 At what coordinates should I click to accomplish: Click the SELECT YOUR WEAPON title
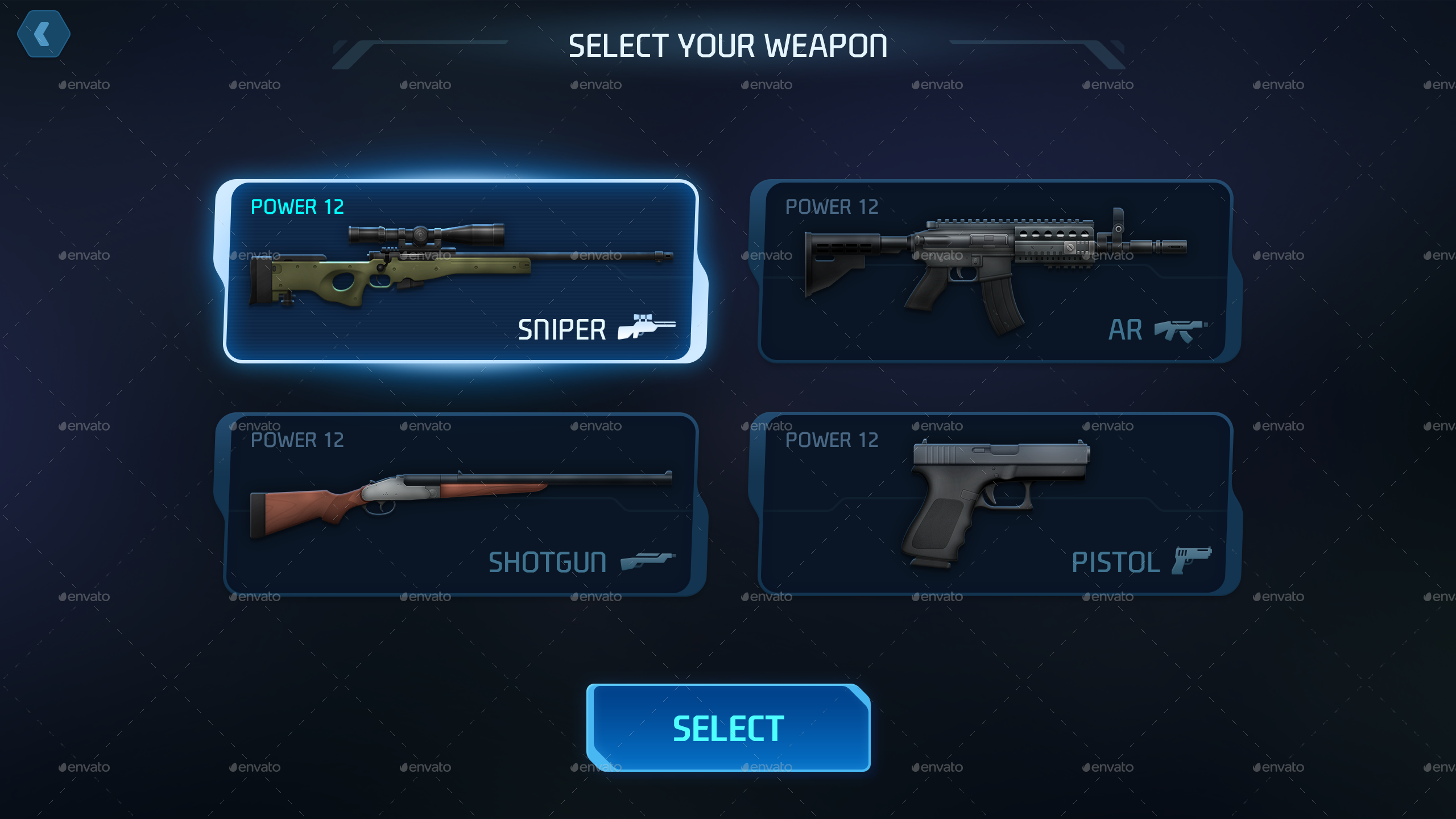tap(728, 45)
